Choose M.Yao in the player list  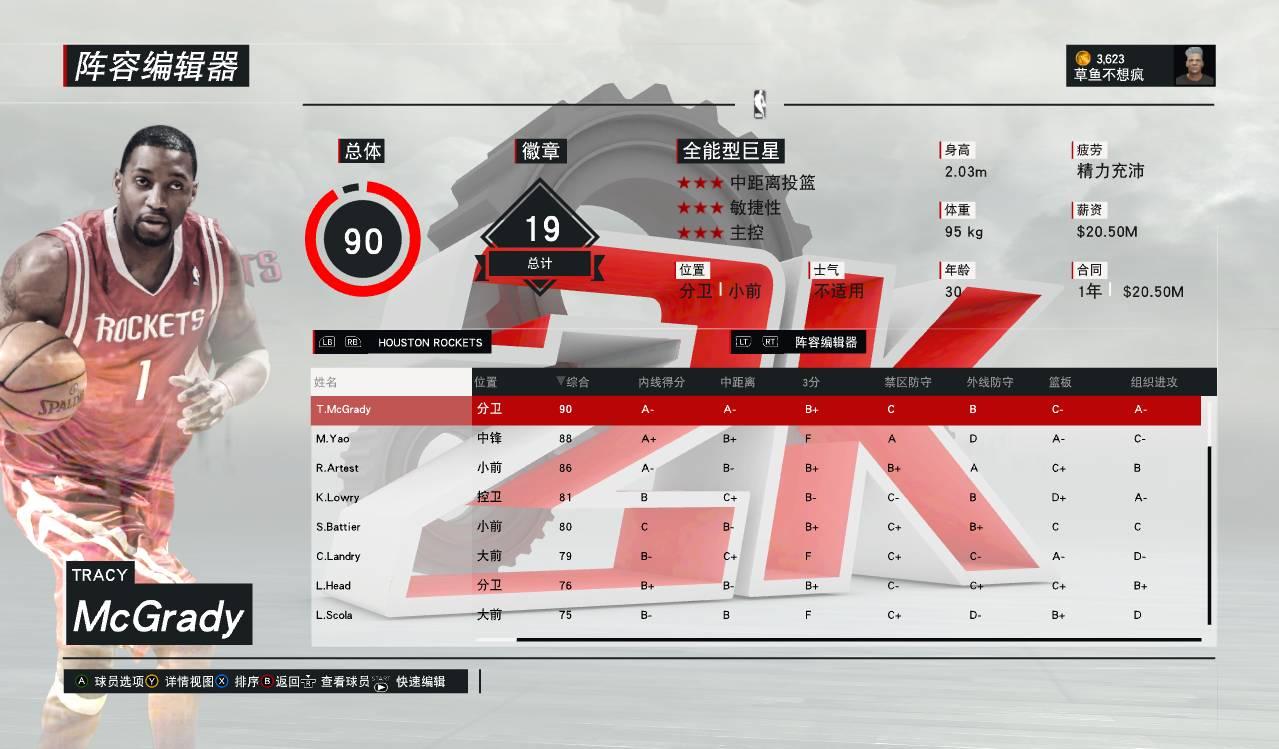coord(331,439)
